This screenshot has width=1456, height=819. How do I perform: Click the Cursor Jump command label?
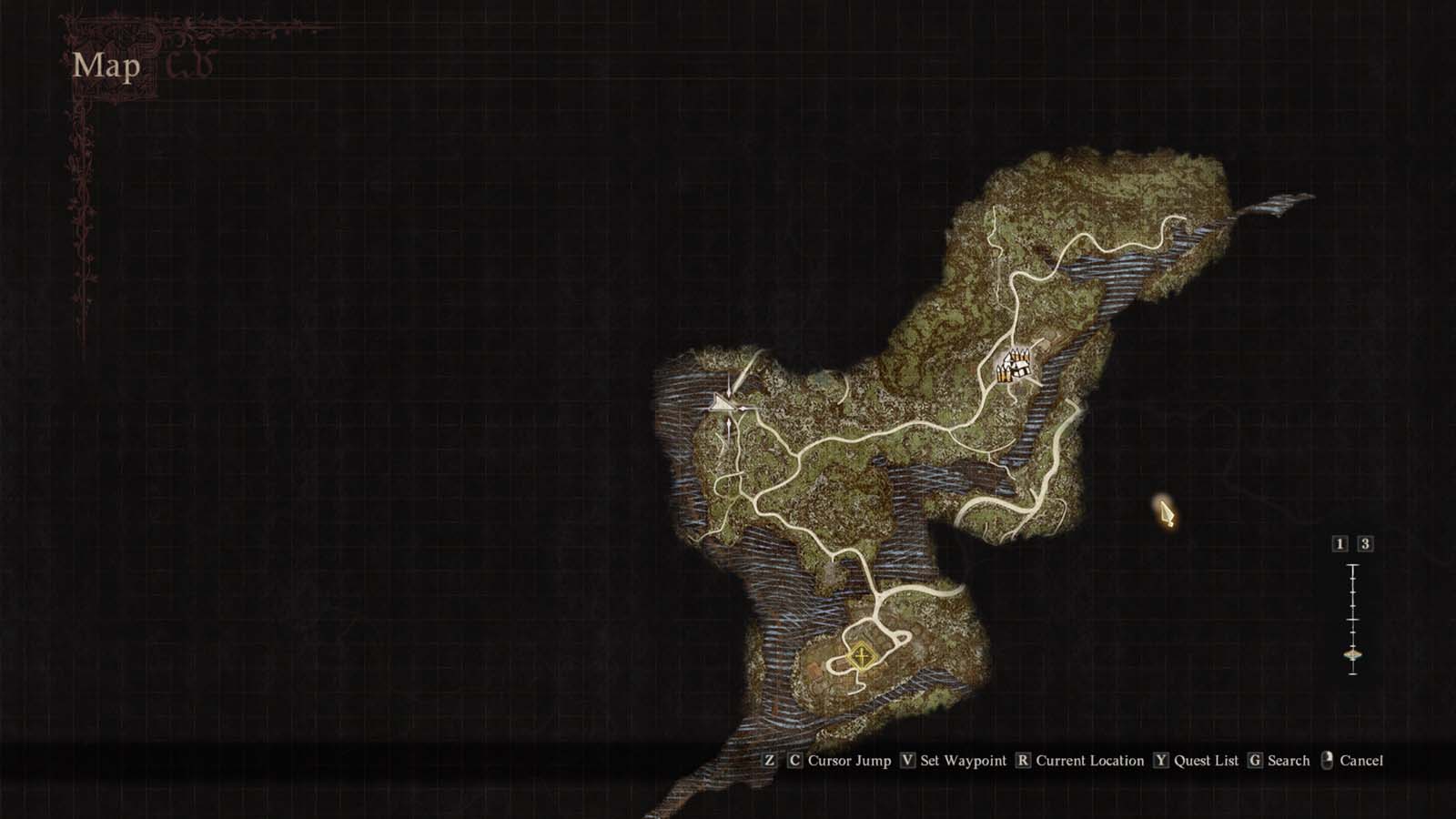848,761
